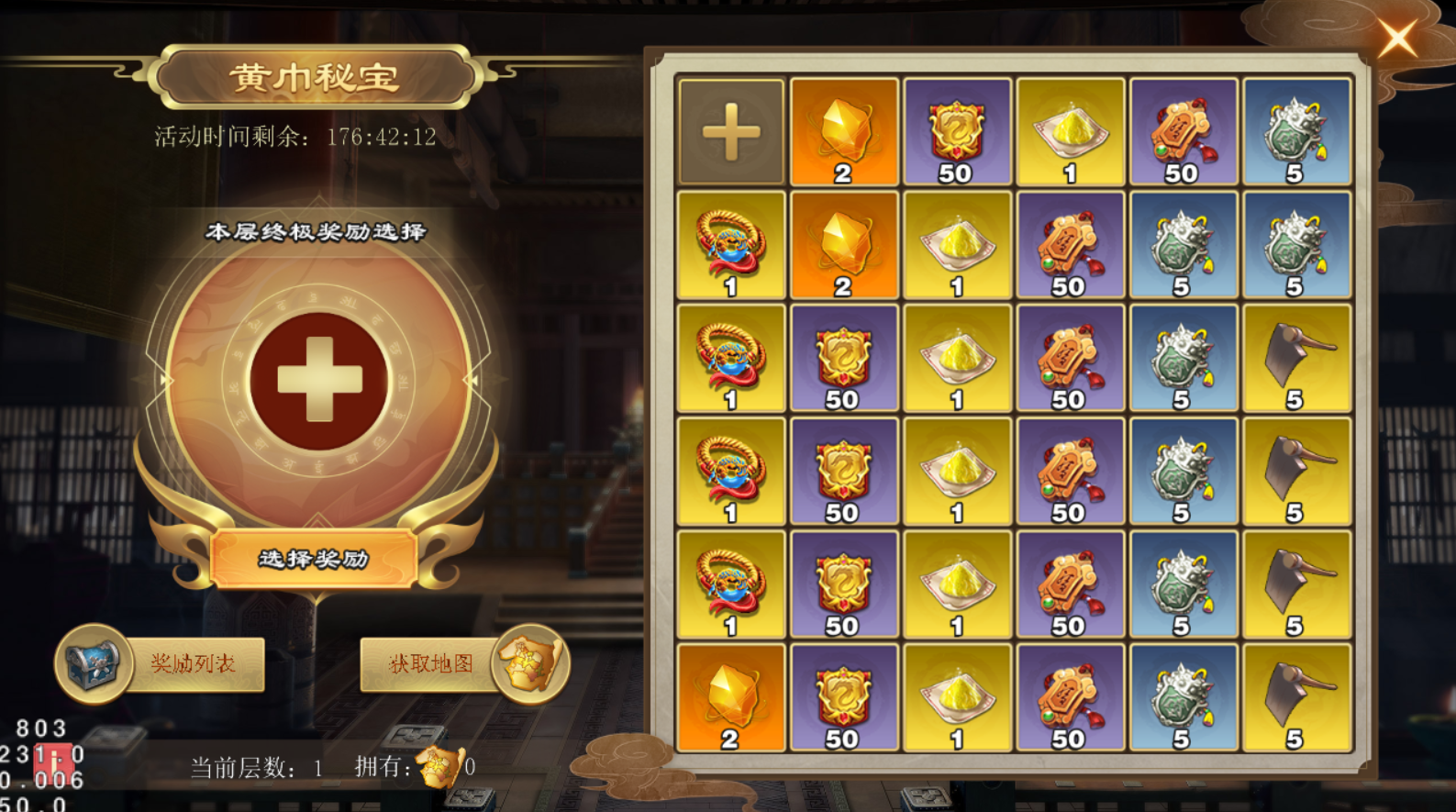Screen dimensions: 1456x812
Task: Click the 选择奖励 button
Action: [314, 559]
